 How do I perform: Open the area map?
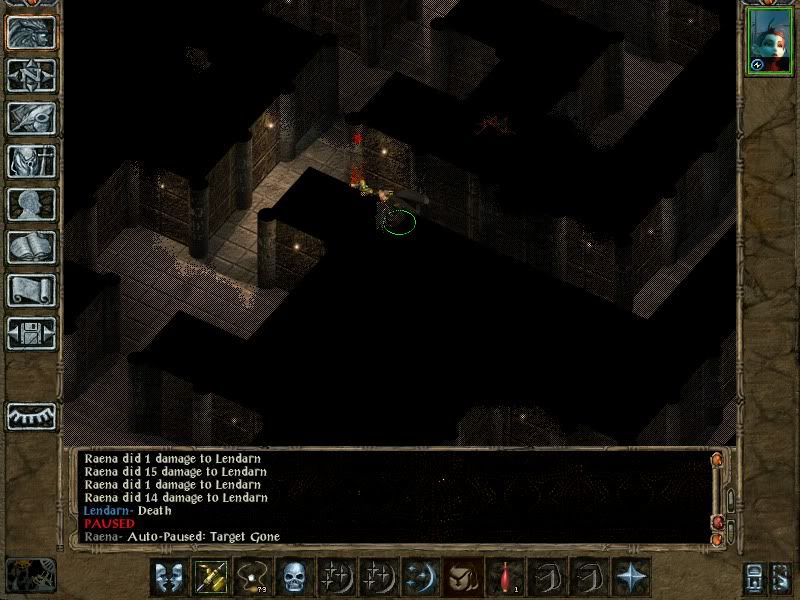31,75
